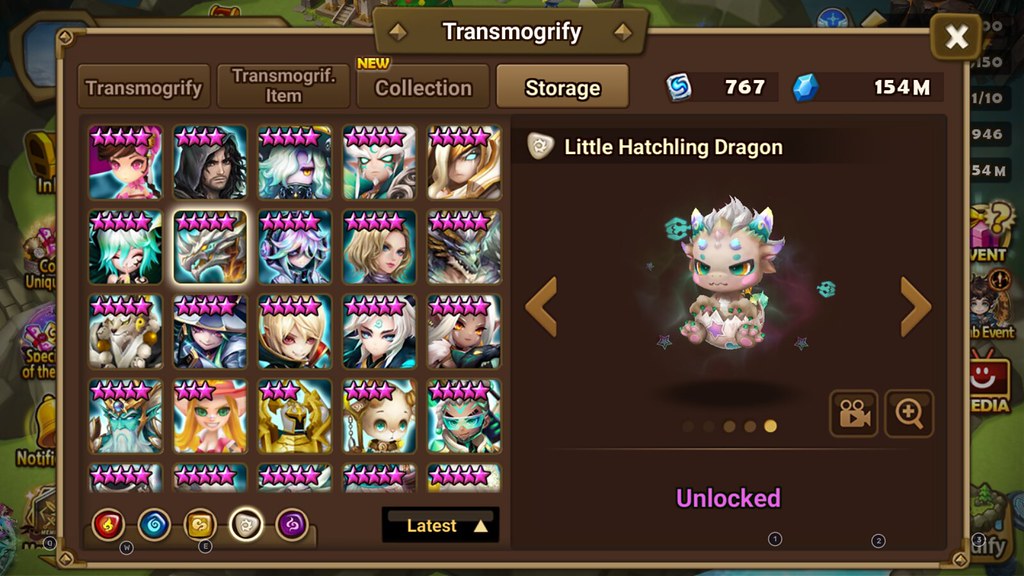Filter by water attribute

pyautogui.click(x=154, y=524)
